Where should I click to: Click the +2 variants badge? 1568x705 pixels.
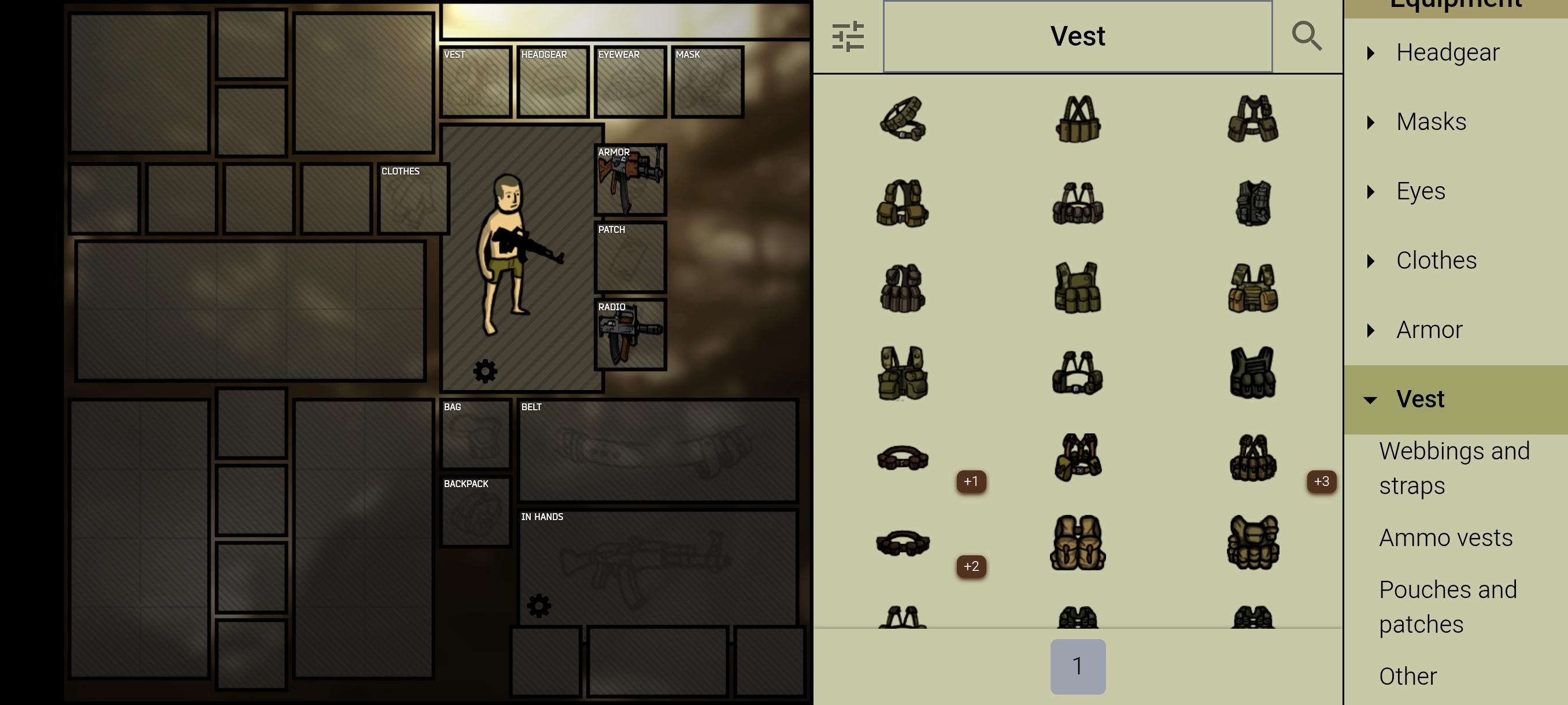tap(971, 566)
